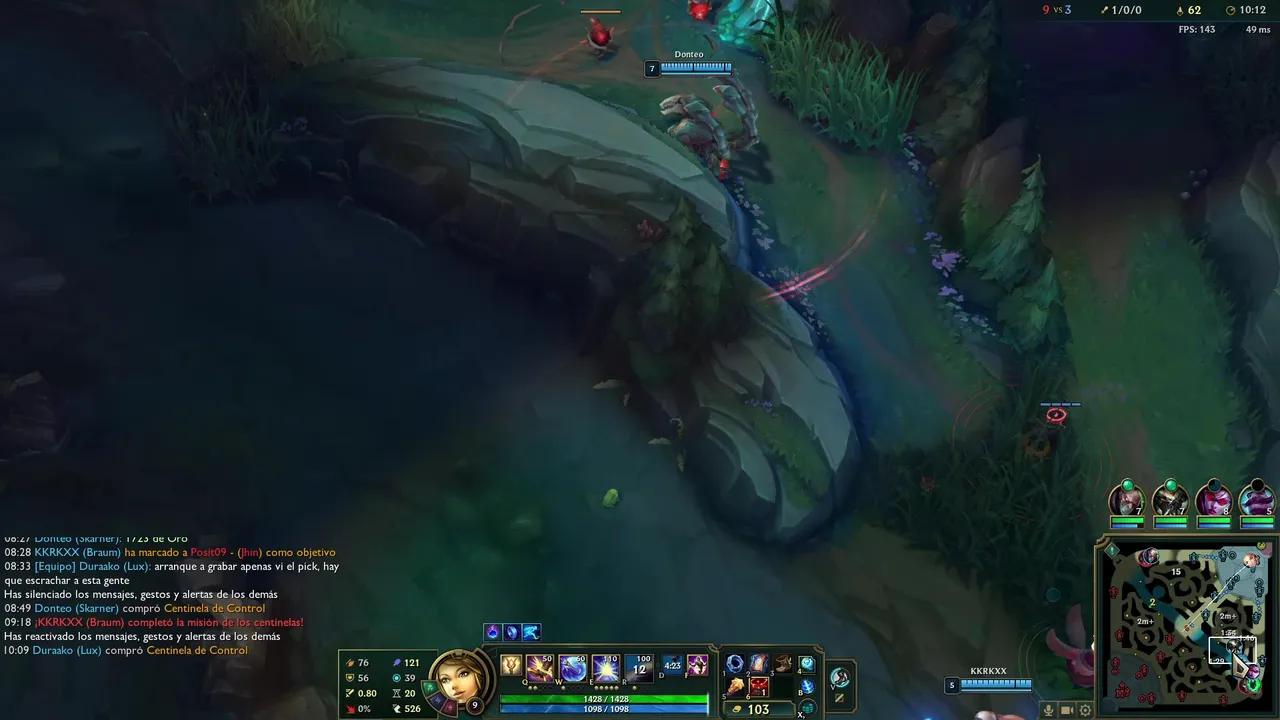Viewport: 1280px width, 720px height.
Task: Mute the voice chat microphone
Action: [1048, 710]
